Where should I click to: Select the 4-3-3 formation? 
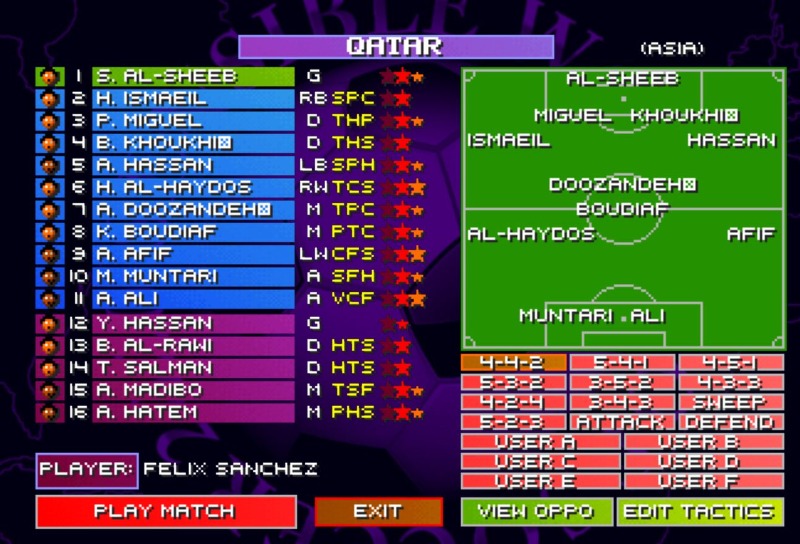click(730, 383)
